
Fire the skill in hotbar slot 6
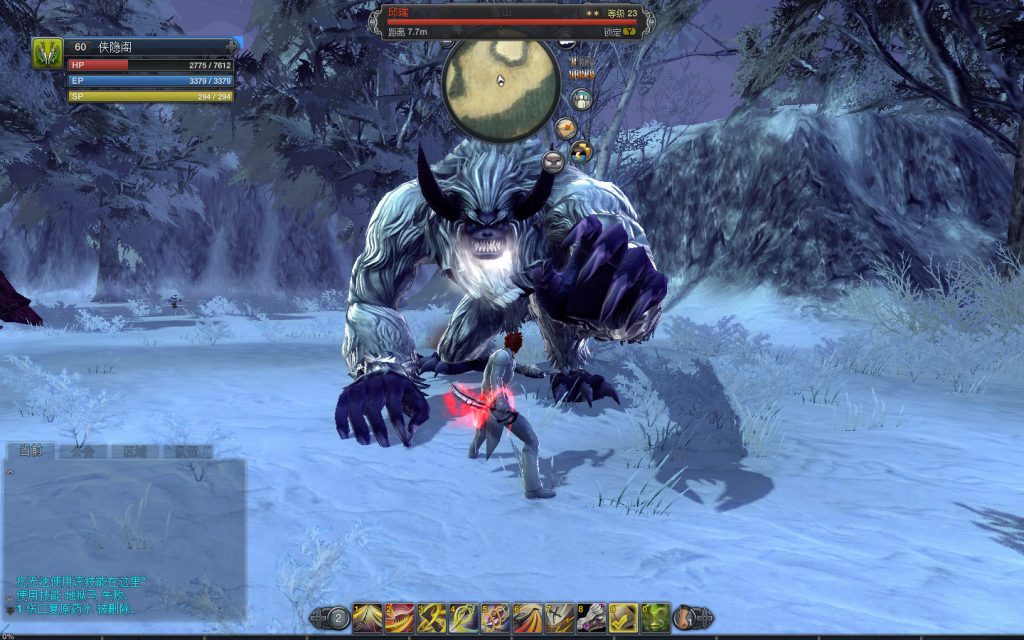(x=527, y=617)
